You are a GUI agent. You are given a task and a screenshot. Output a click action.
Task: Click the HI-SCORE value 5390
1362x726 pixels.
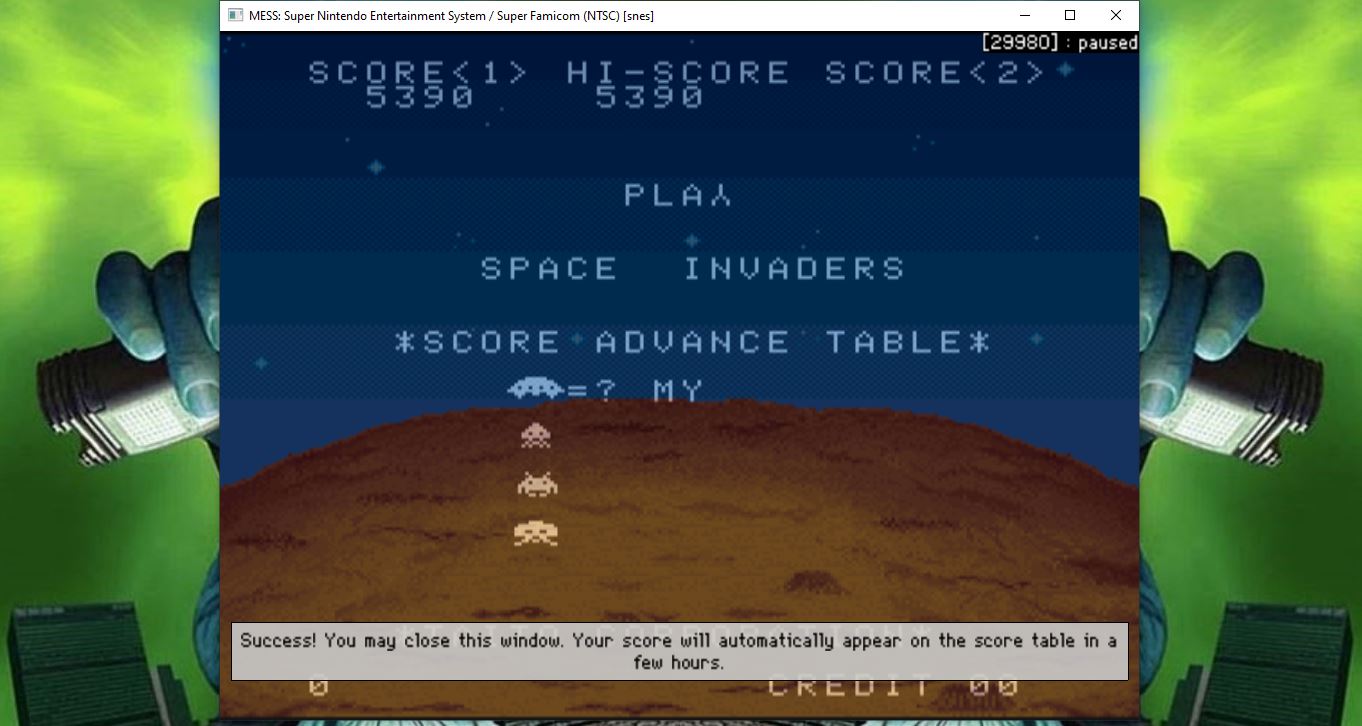[650, 96]
